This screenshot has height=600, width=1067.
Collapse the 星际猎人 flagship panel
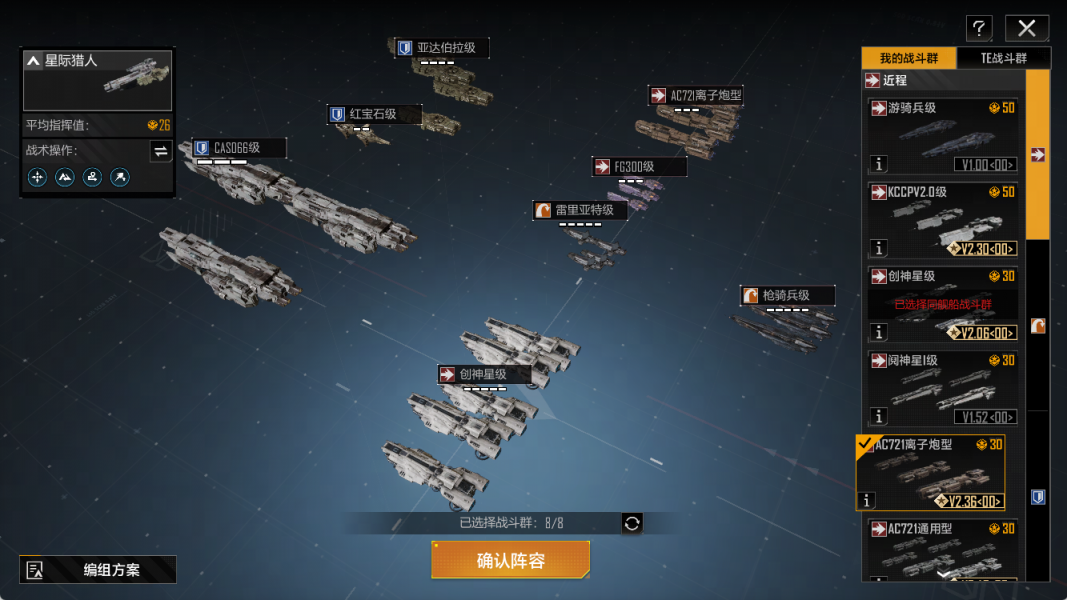pyautogui.click(x=34, y=61)
